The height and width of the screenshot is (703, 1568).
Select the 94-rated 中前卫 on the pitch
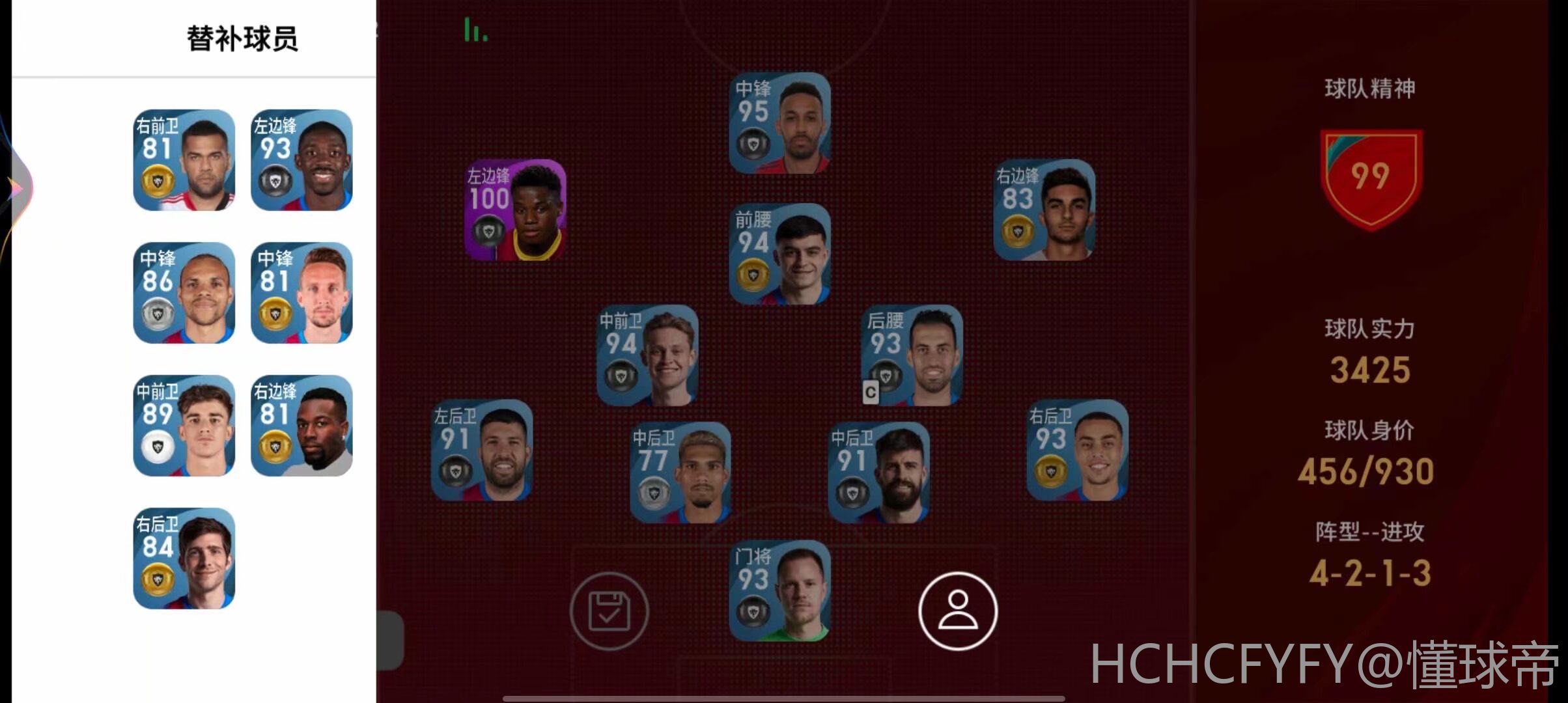click(x=648, y=355)
